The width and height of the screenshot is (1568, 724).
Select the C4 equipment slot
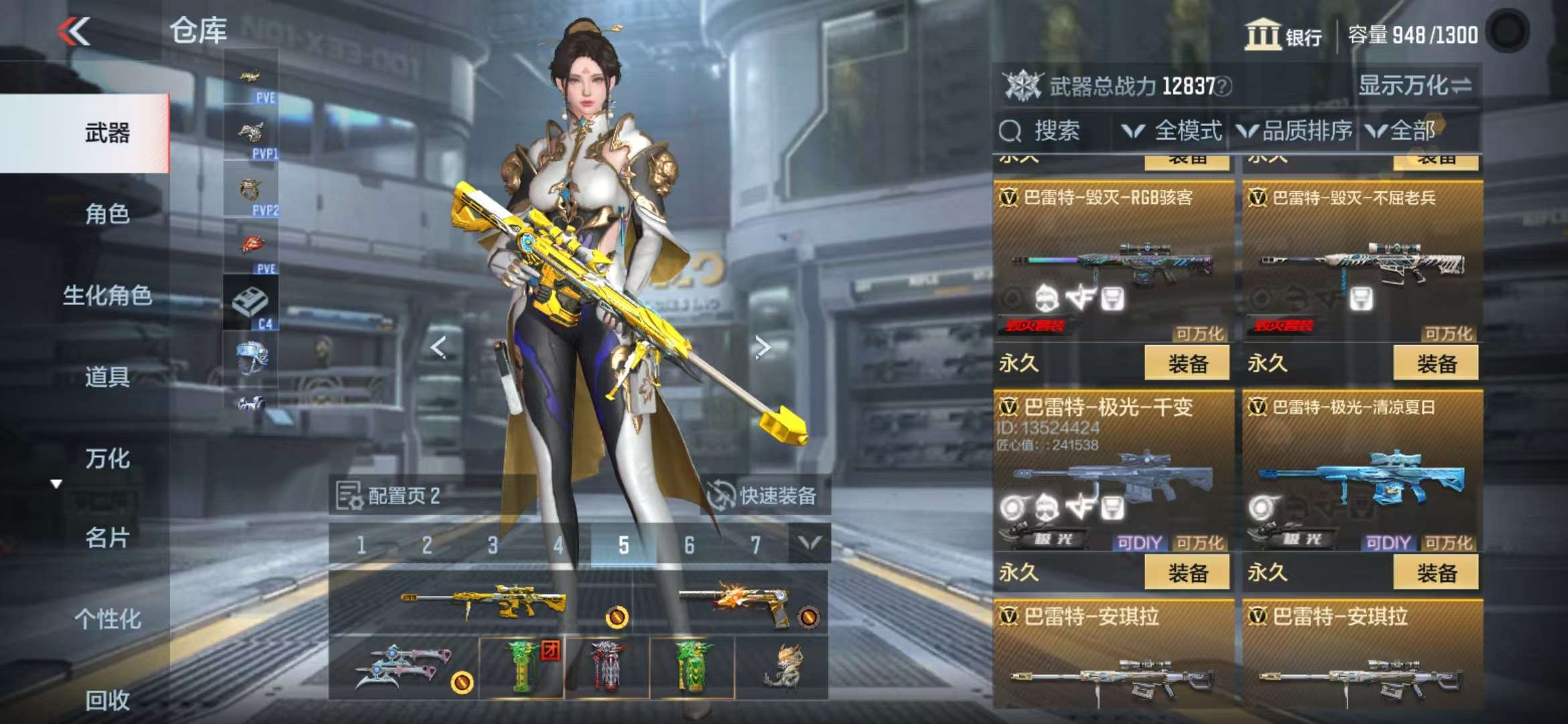pos(251,304)
